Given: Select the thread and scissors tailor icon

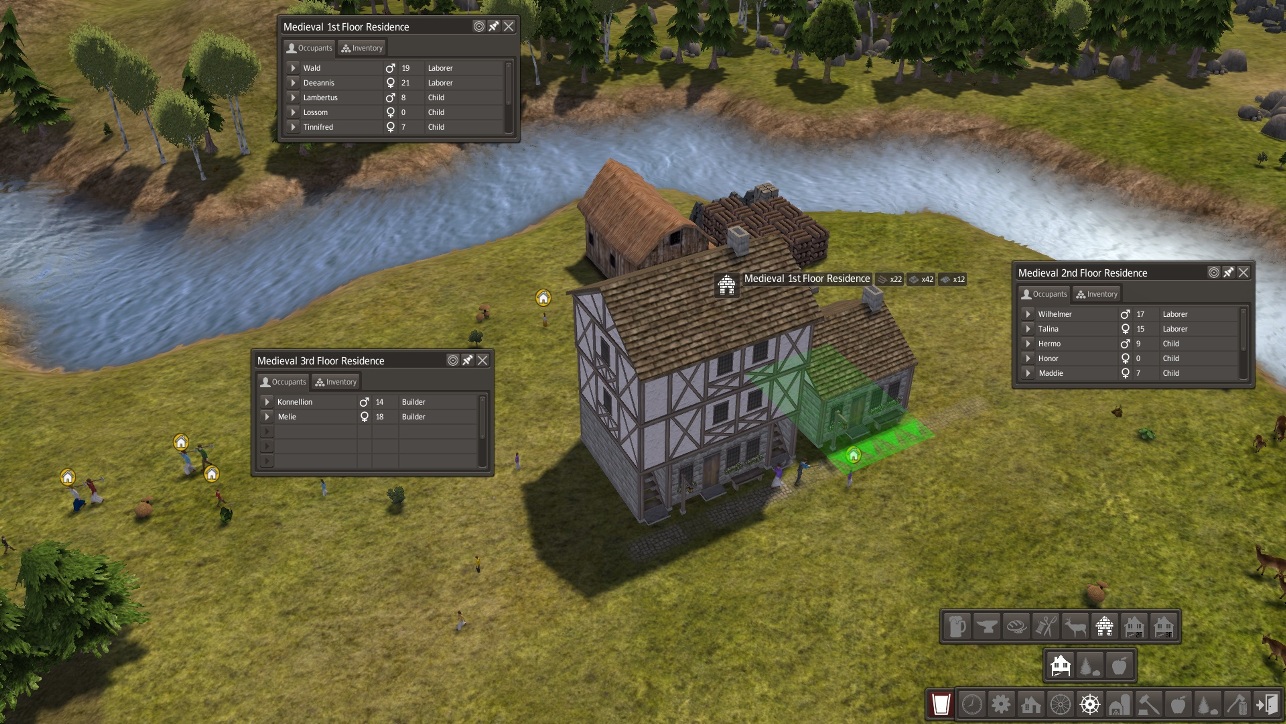Looking at the screenshot, I should 1045,627.
